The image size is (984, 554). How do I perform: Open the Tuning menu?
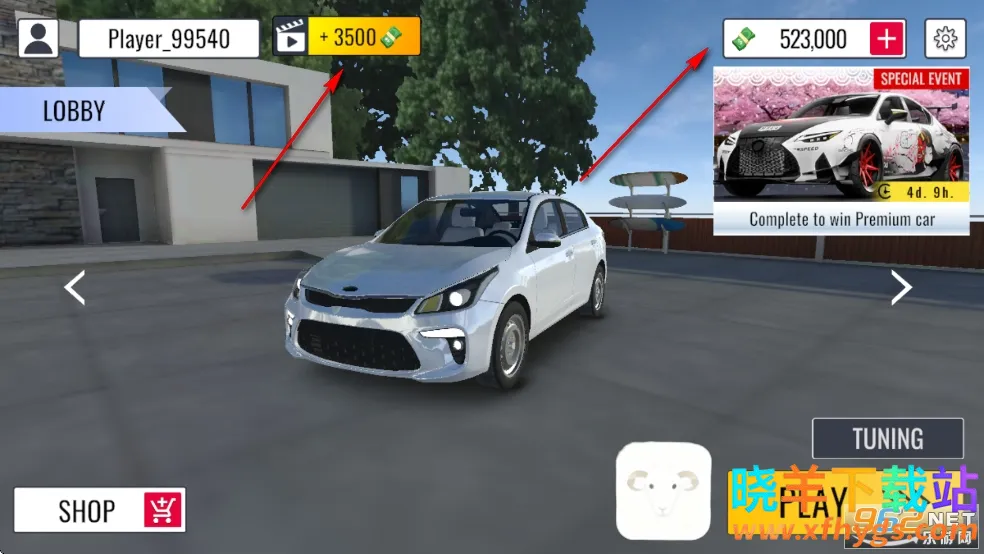coord(887,438)
